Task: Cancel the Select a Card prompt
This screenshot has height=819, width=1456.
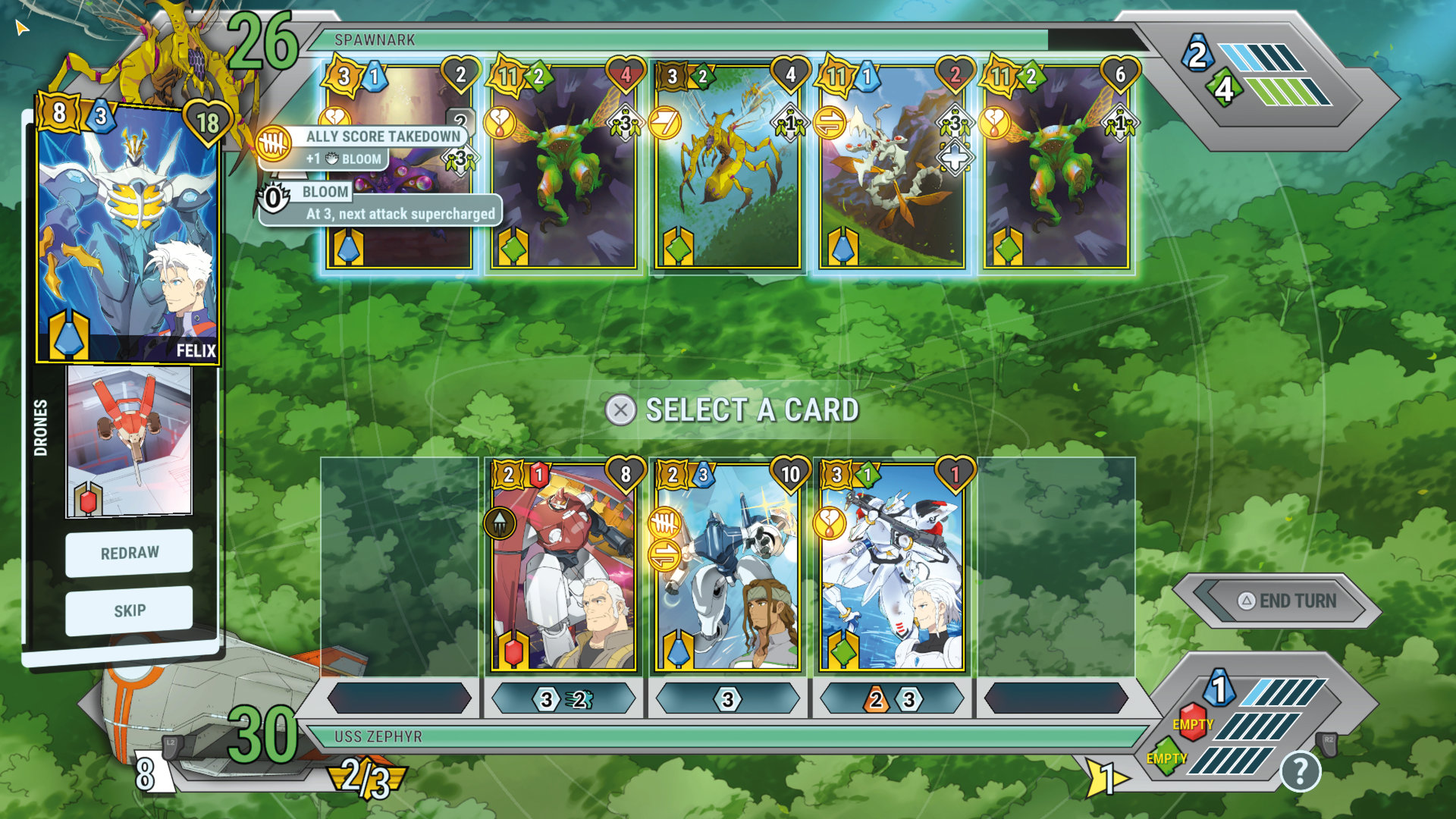Action: pos(620,410)
